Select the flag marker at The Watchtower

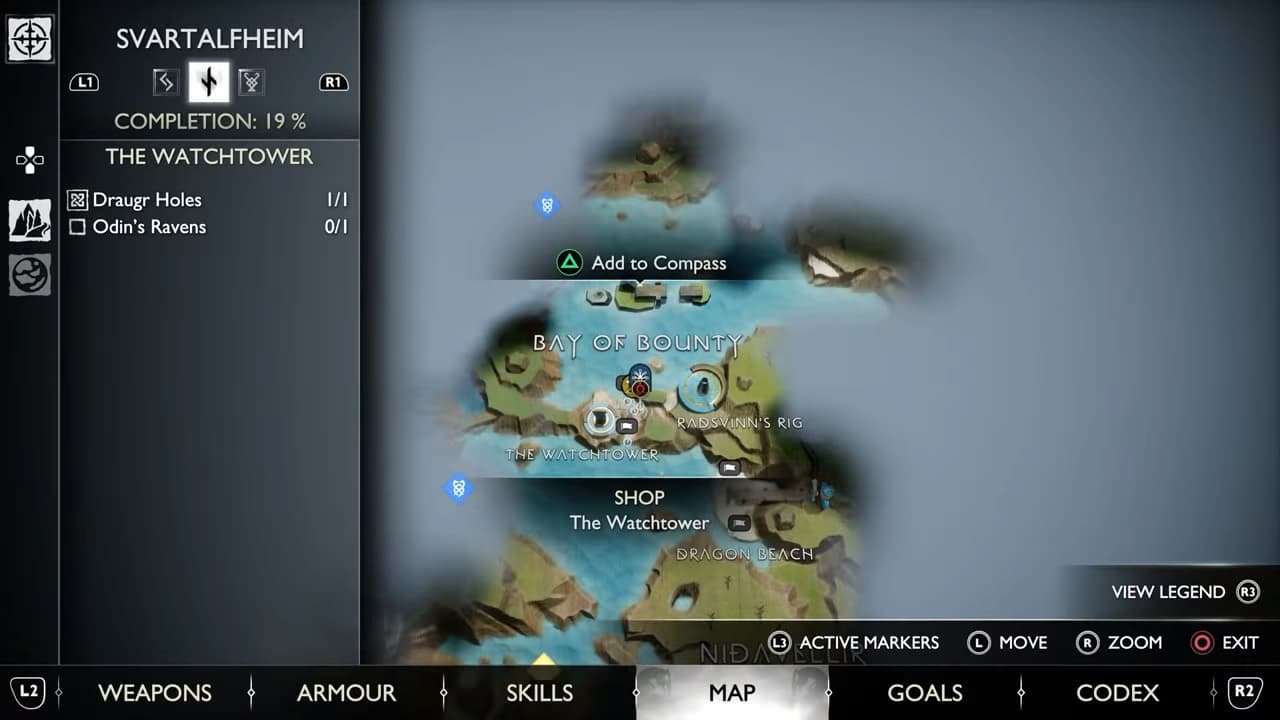[626, 424]
